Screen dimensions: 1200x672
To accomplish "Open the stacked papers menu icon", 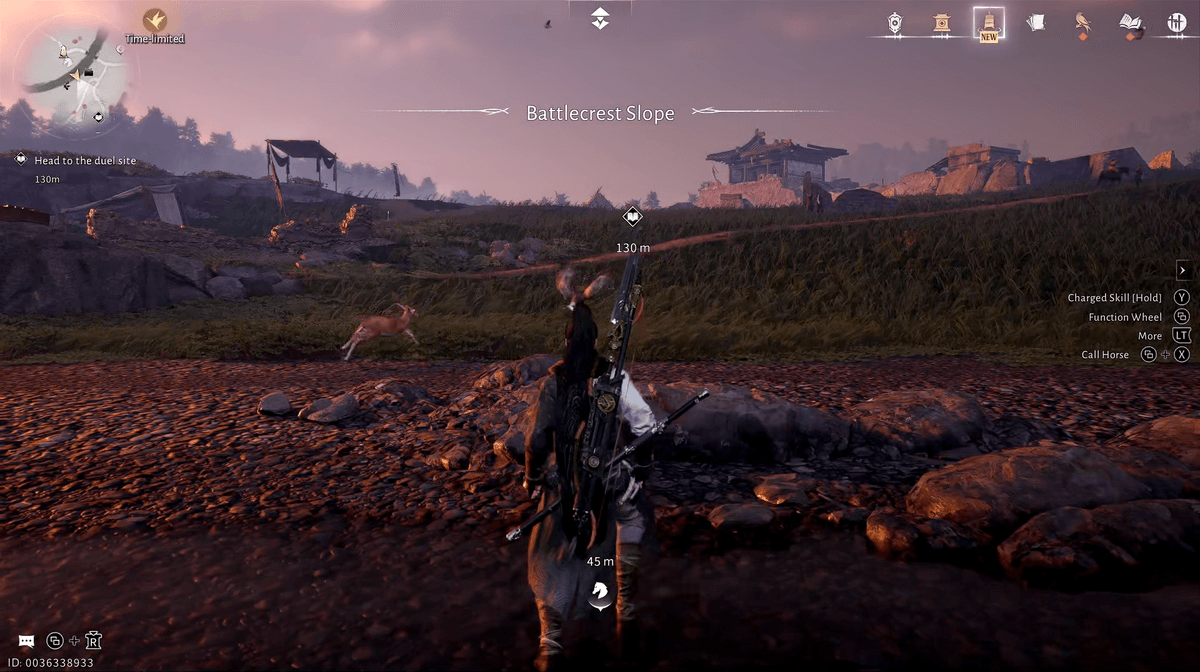I will tap(1036, 22).
